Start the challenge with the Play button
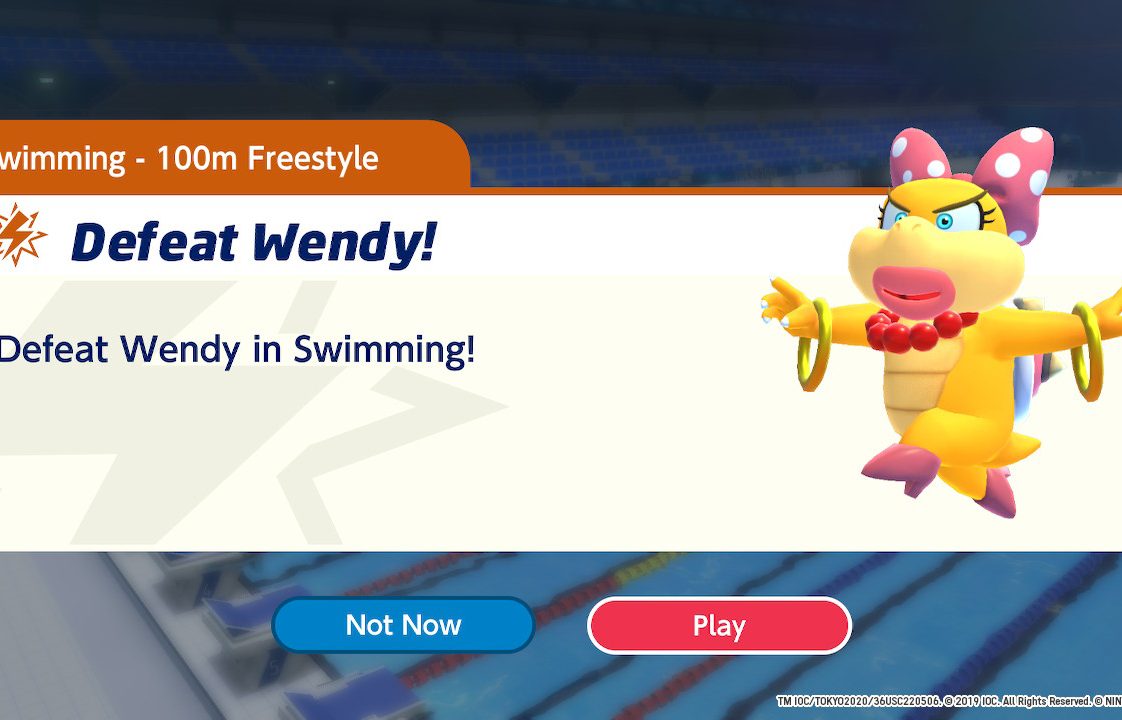This screenshot has height=720, width=1122. point(718,626)
